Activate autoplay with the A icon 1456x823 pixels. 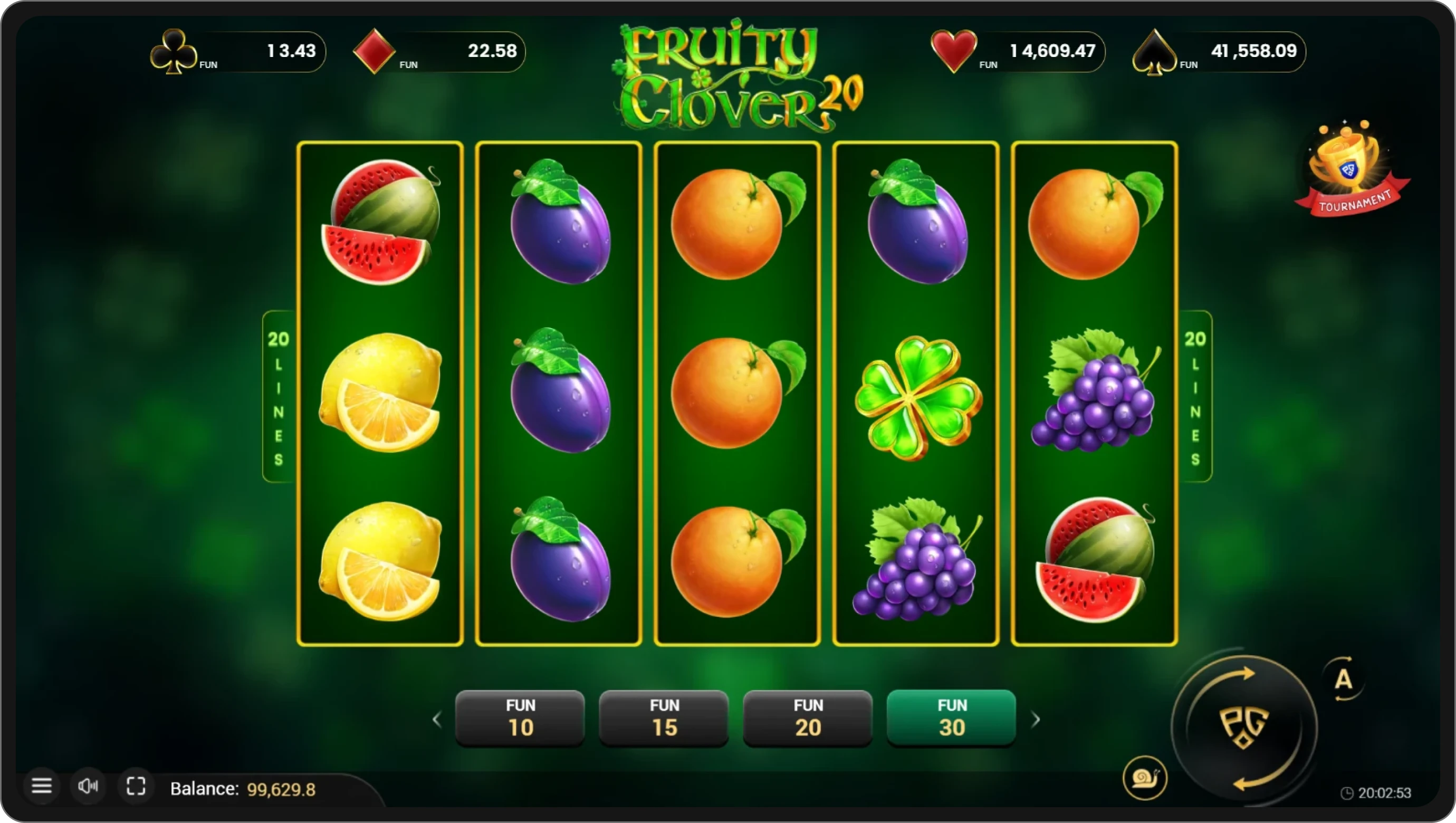coord(1344,680)
